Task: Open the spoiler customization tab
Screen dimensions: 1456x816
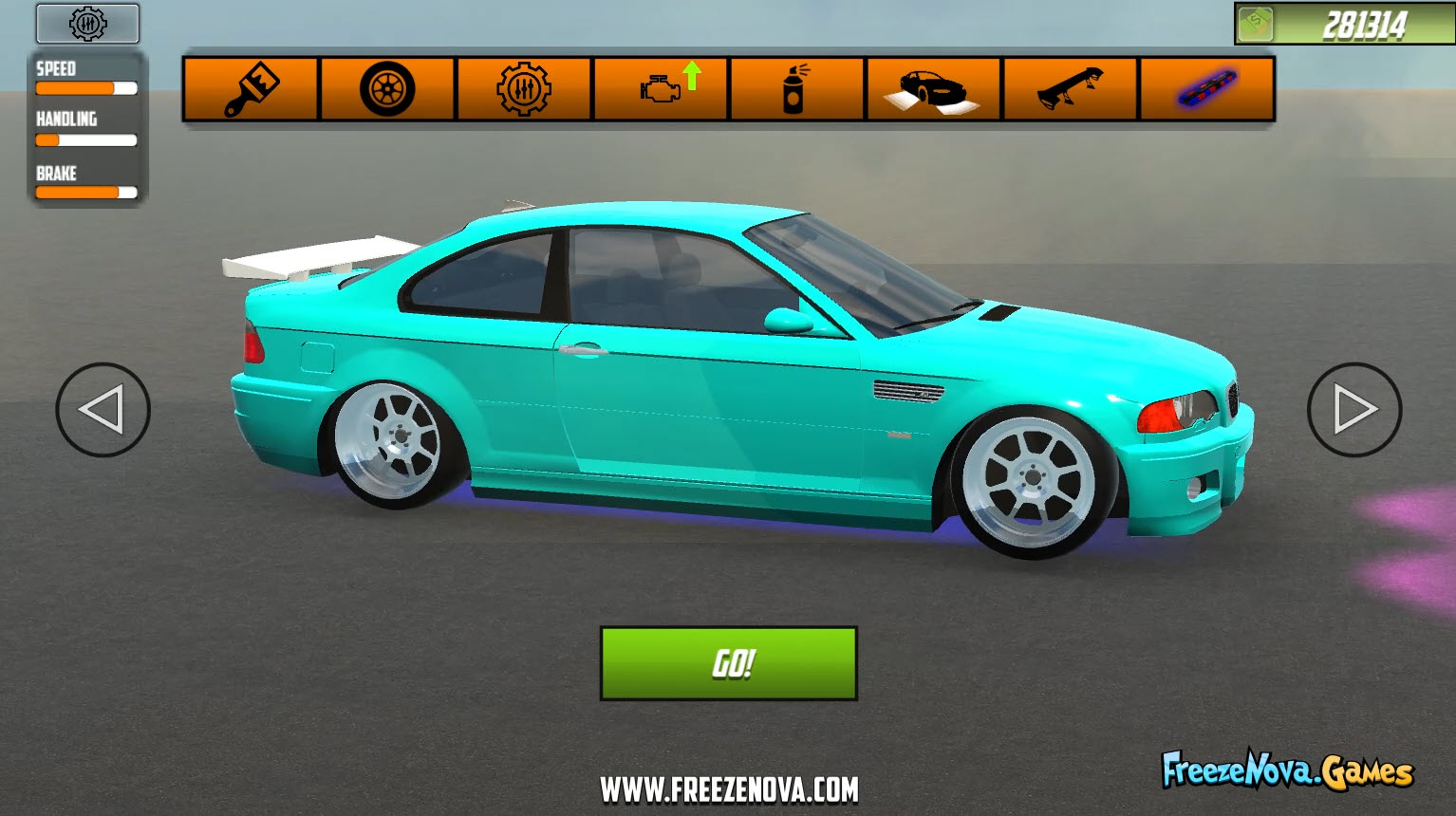Action: 1069,88
